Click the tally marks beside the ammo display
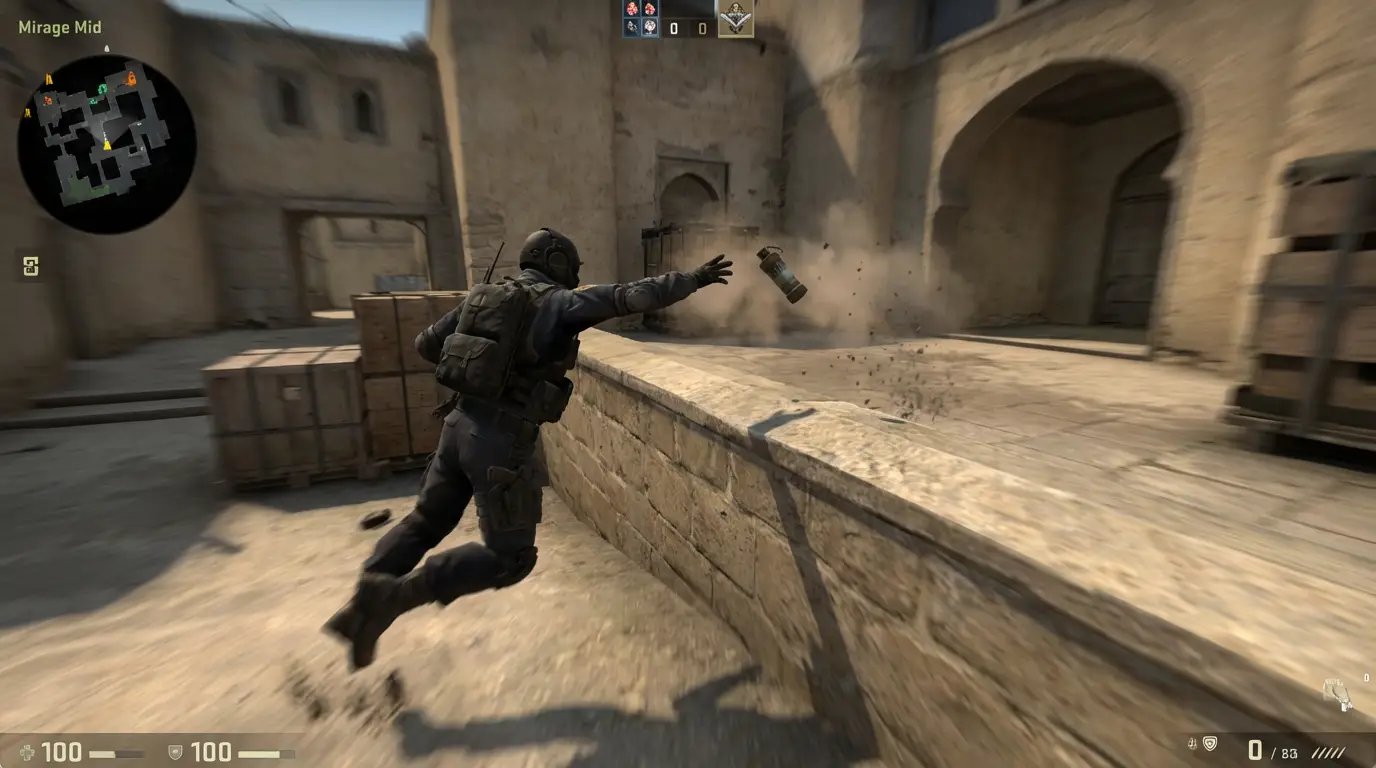1376x768 pixels. 1328,752
